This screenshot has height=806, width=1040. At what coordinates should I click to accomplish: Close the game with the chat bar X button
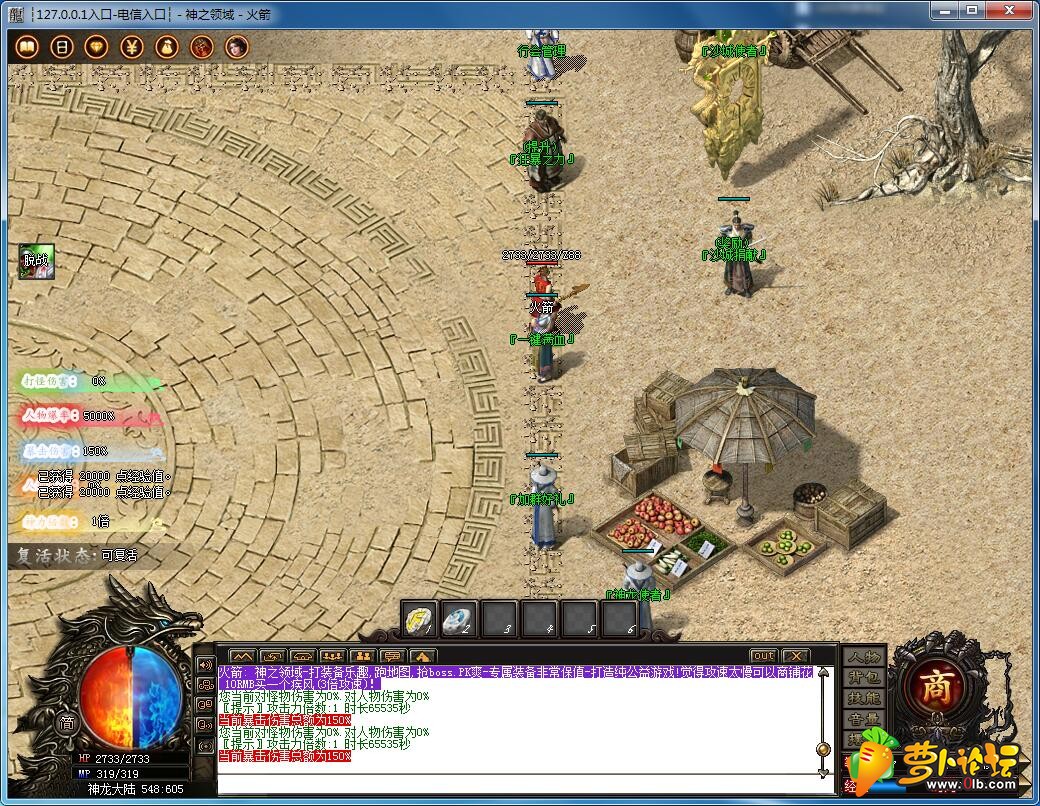click(795, 656)
